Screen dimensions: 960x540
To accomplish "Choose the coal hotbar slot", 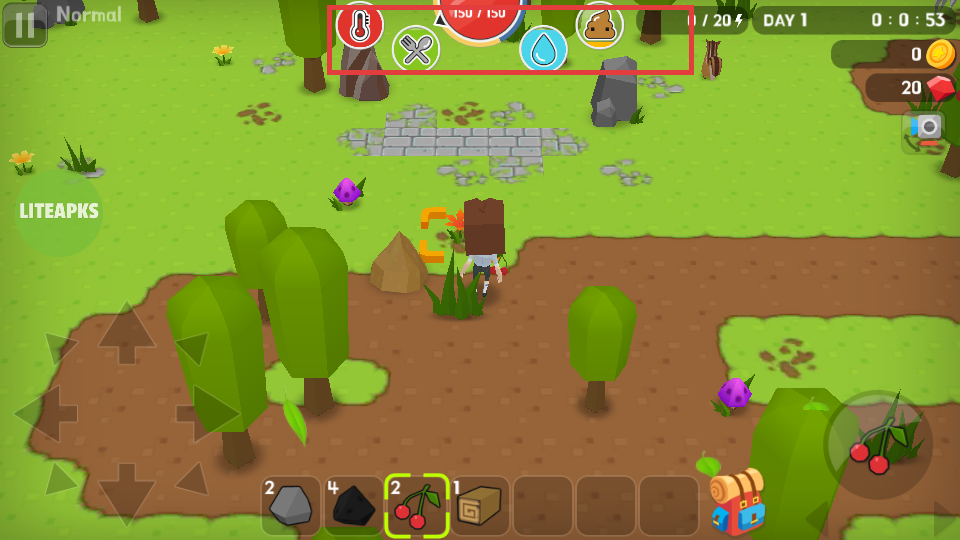I will (354, 506).
